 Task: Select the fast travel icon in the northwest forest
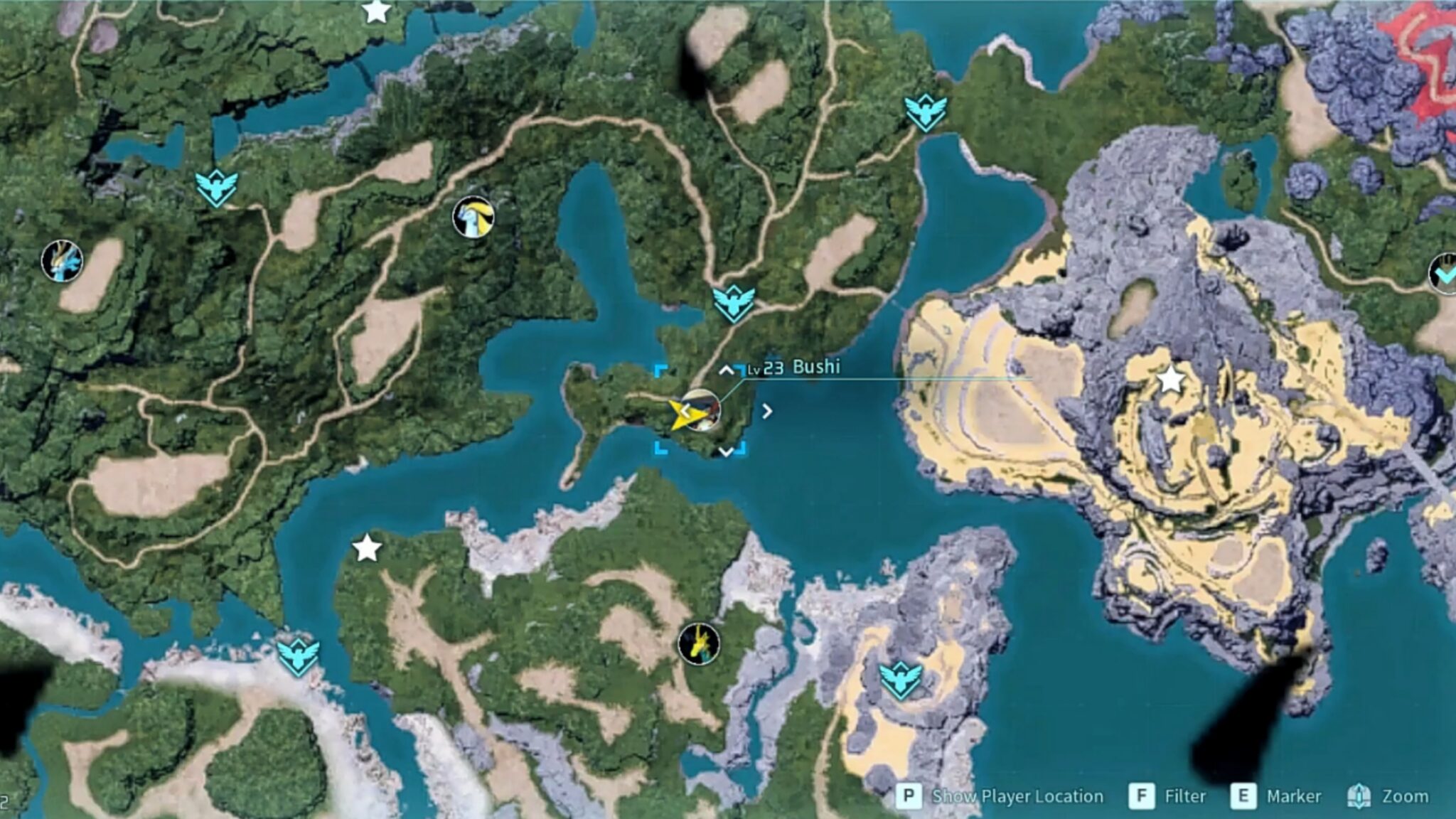217,188
